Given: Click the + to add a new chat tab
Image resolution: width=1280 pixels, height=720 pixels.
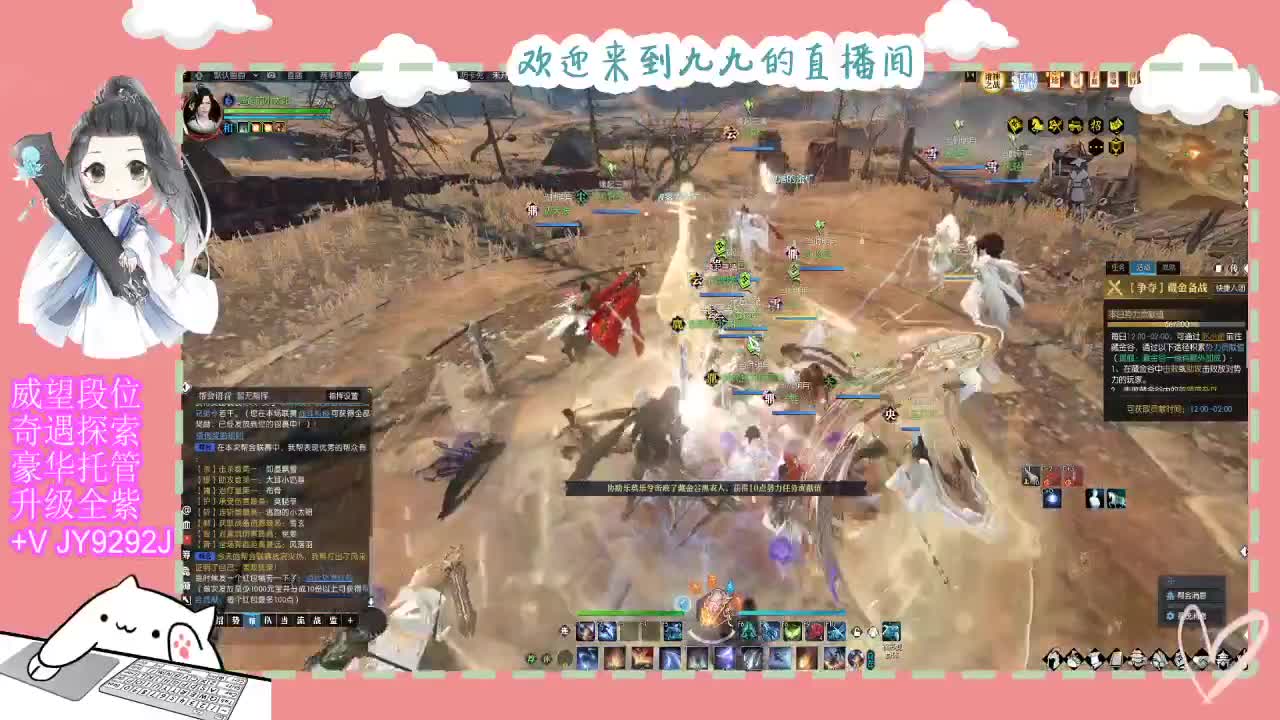Looking at the screenshot, I should (351, 621).
